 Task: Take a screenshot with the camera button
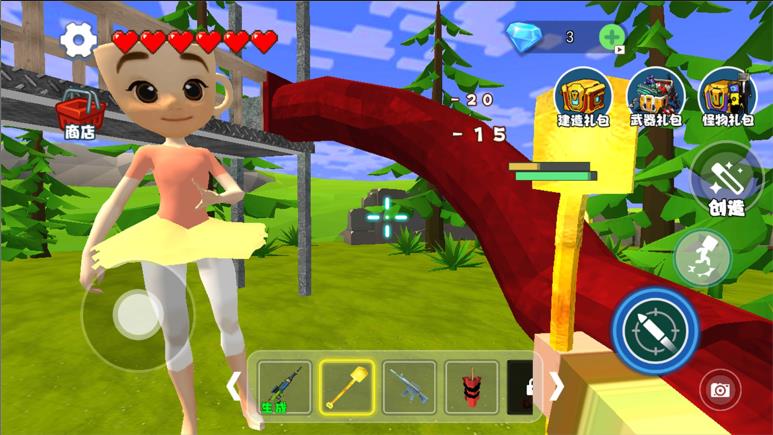[719, 390]
